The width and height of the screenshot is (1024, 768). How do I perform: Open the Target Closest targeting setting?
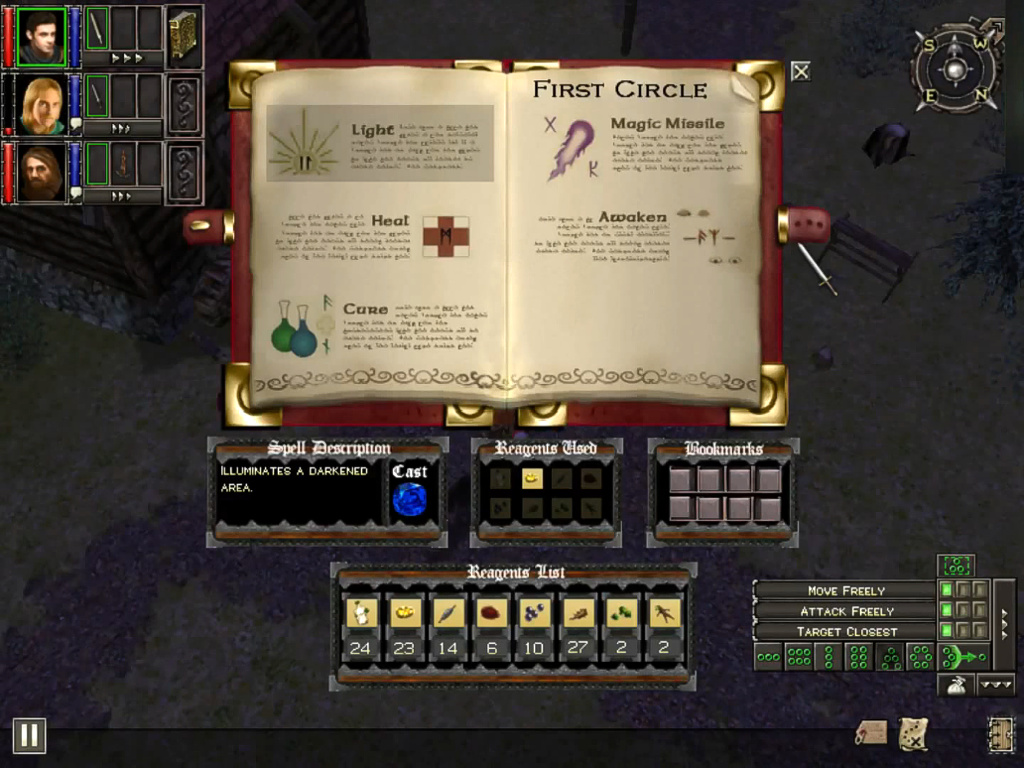[845, 632]
